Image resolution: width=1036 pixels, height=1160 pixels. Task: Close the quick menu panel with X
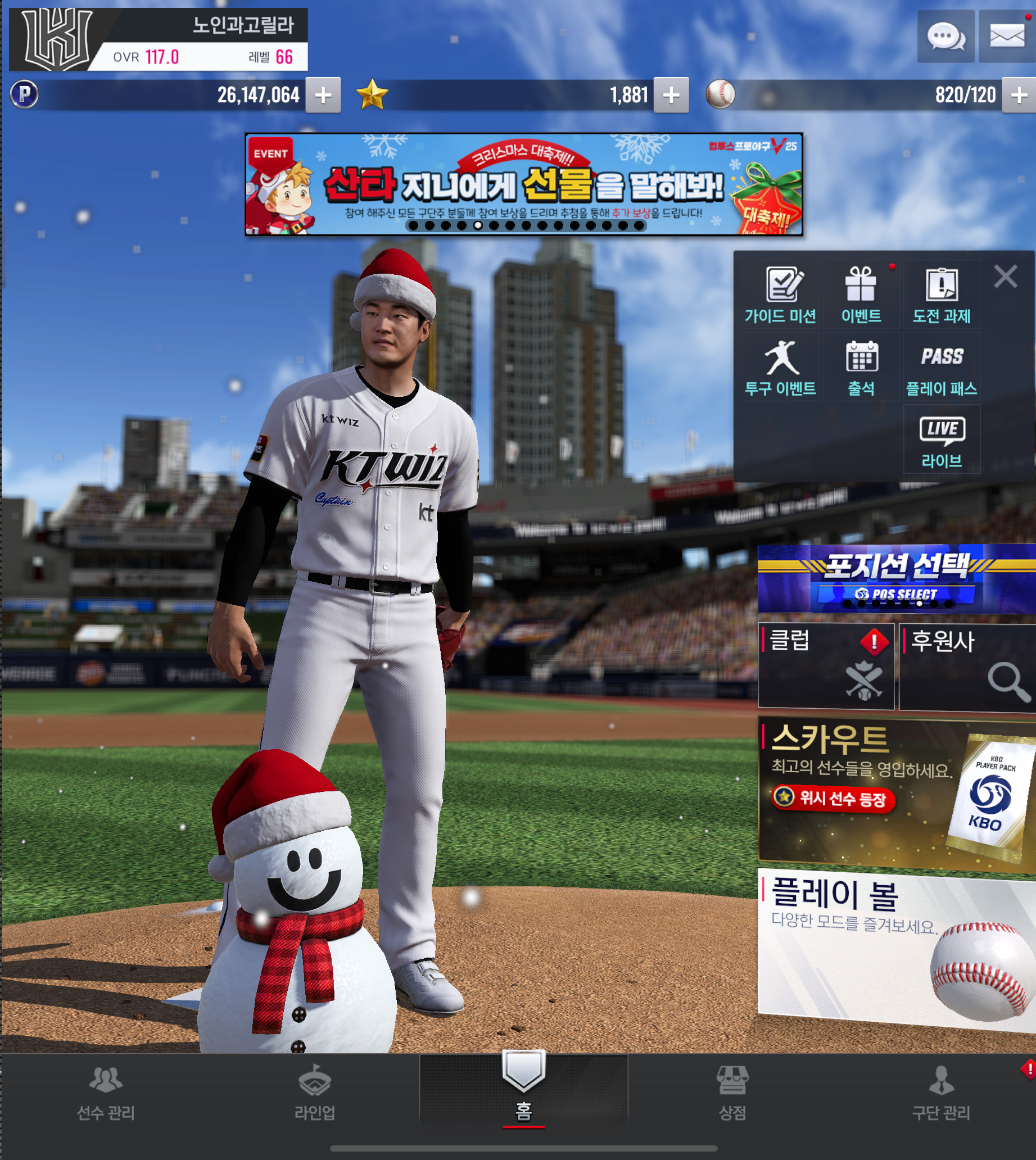pos(1005,277)
